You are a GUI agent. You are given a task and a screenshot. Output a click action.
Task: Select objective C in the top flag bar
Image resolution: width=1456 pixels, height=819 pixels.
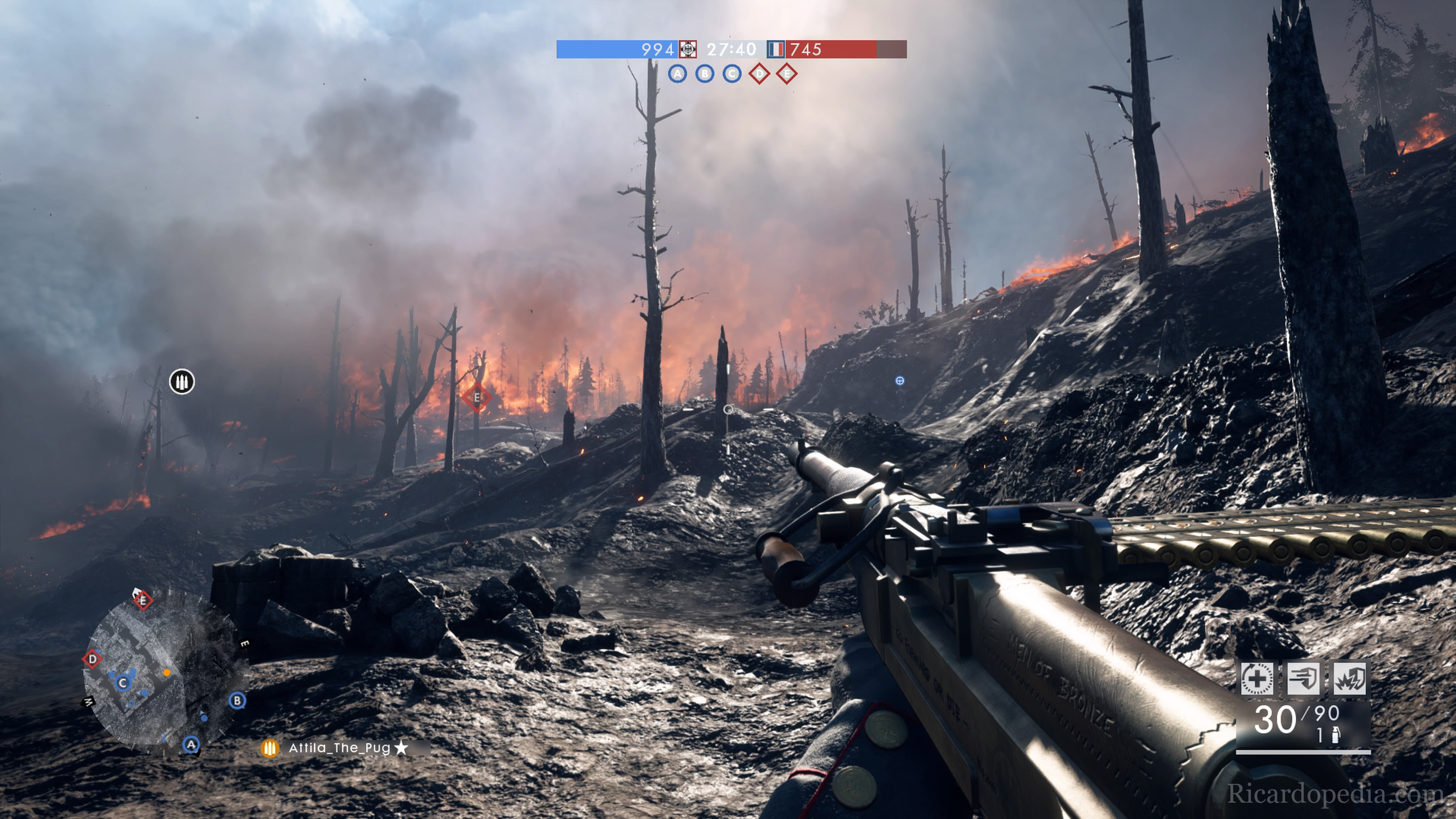732,74
